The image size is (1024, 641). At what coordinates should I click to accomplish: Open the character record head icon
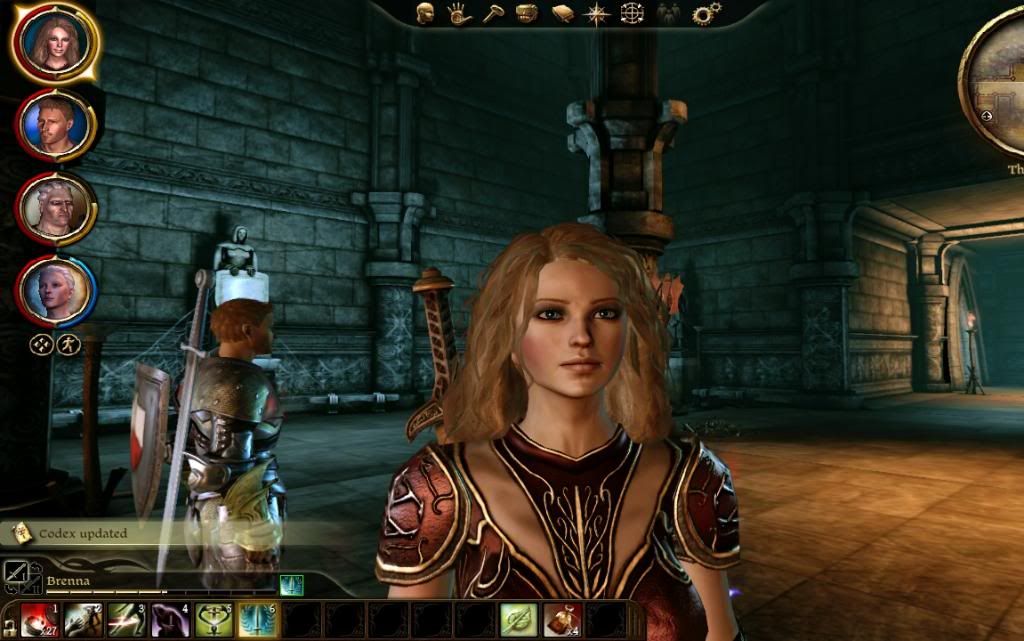pyautogui.click(x=425, y=13)
